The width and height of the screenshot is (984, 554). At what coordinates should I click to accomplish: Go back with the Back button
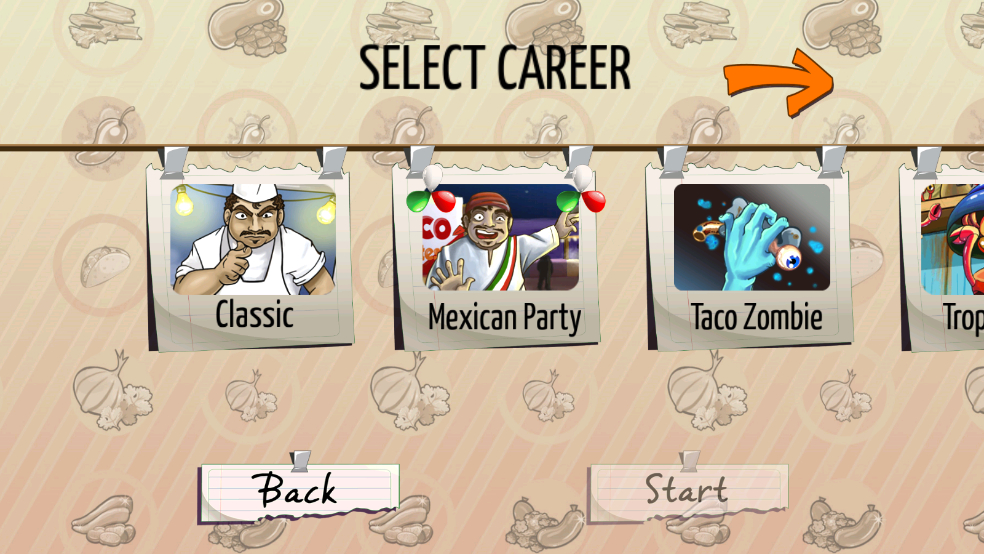(297, 491)
